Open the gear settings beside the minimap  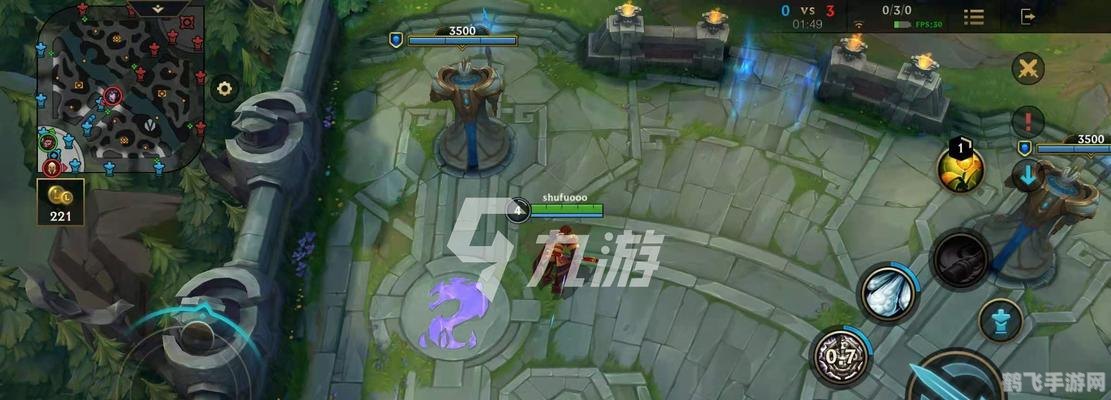coord(224,88)
